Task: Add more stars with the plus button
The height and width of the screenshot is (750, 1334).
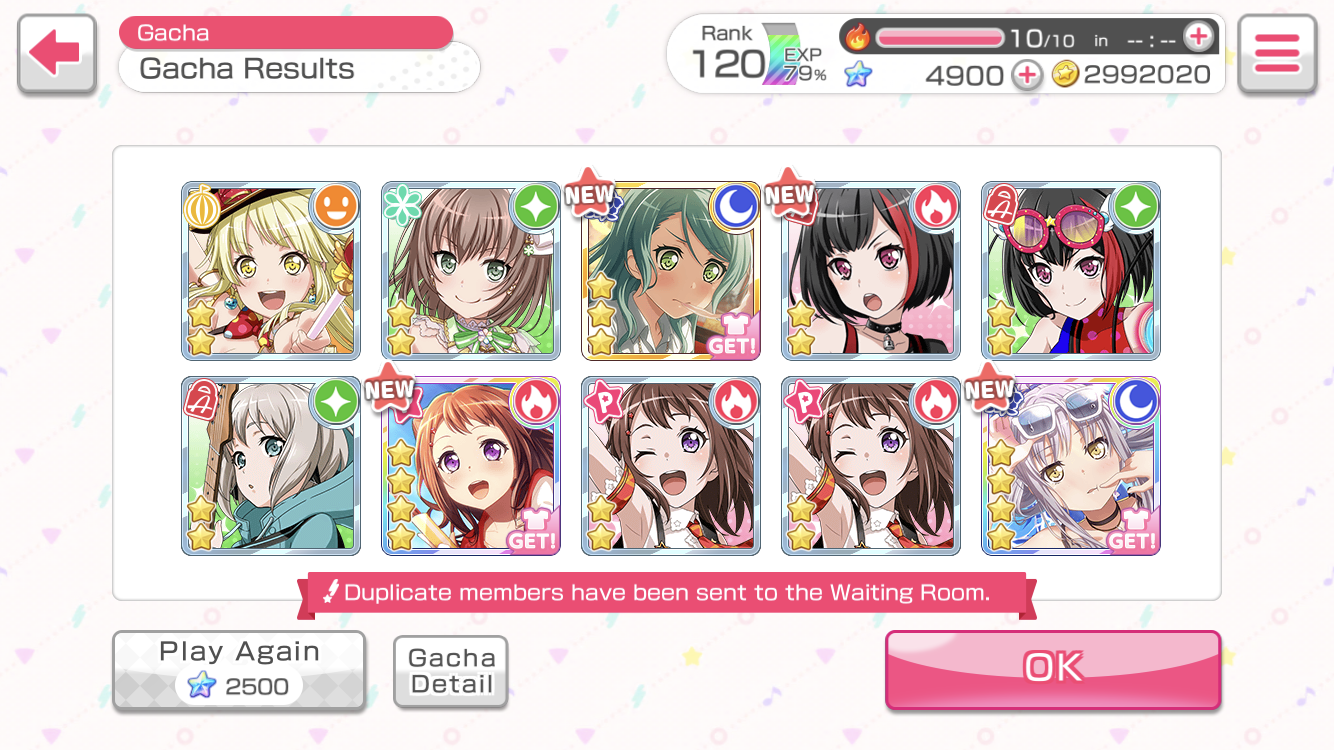Action: tap(1026, 75)
